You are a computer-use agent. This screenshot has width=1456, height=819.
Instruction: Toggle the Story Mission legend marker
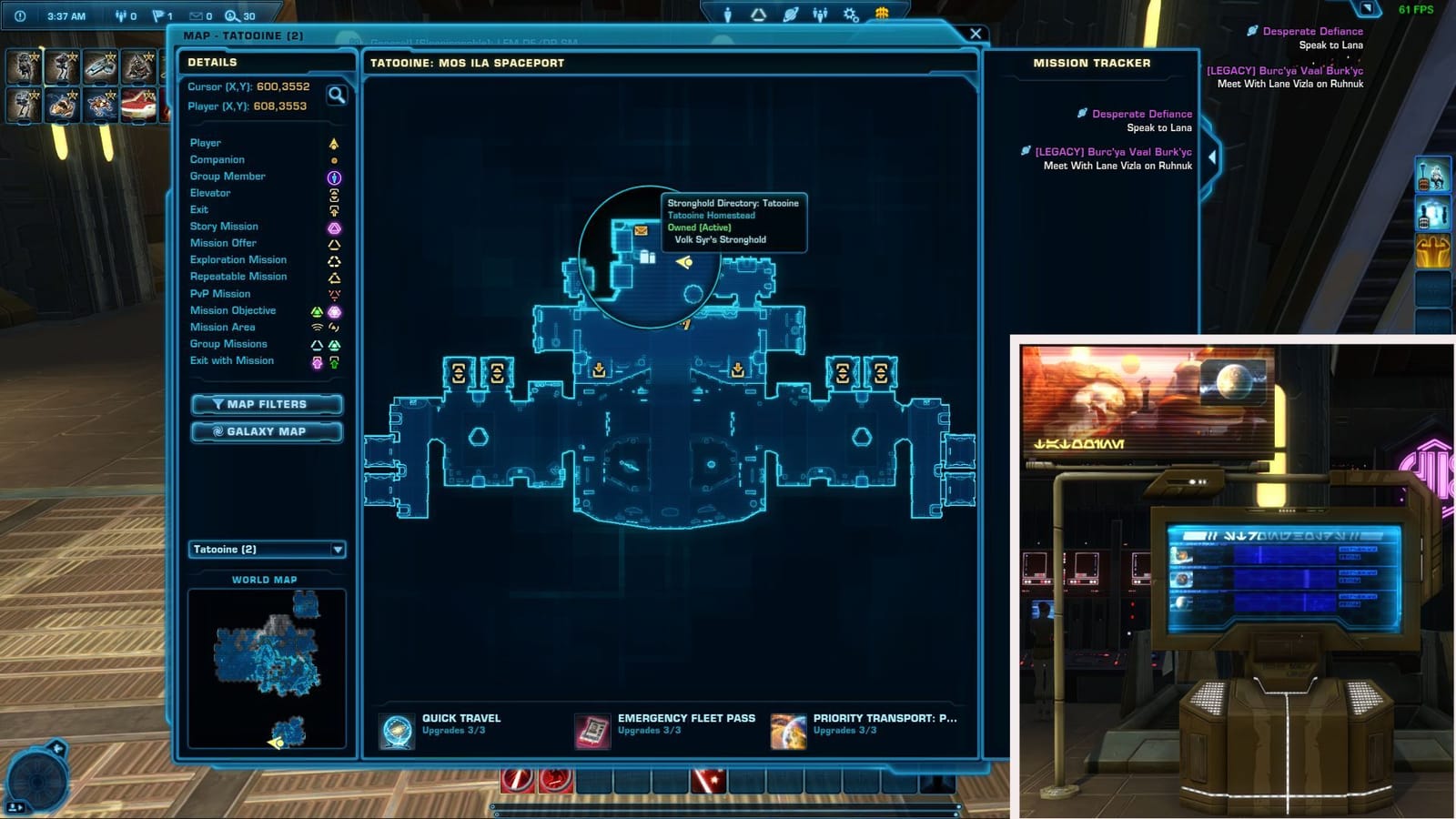(333, 226)
